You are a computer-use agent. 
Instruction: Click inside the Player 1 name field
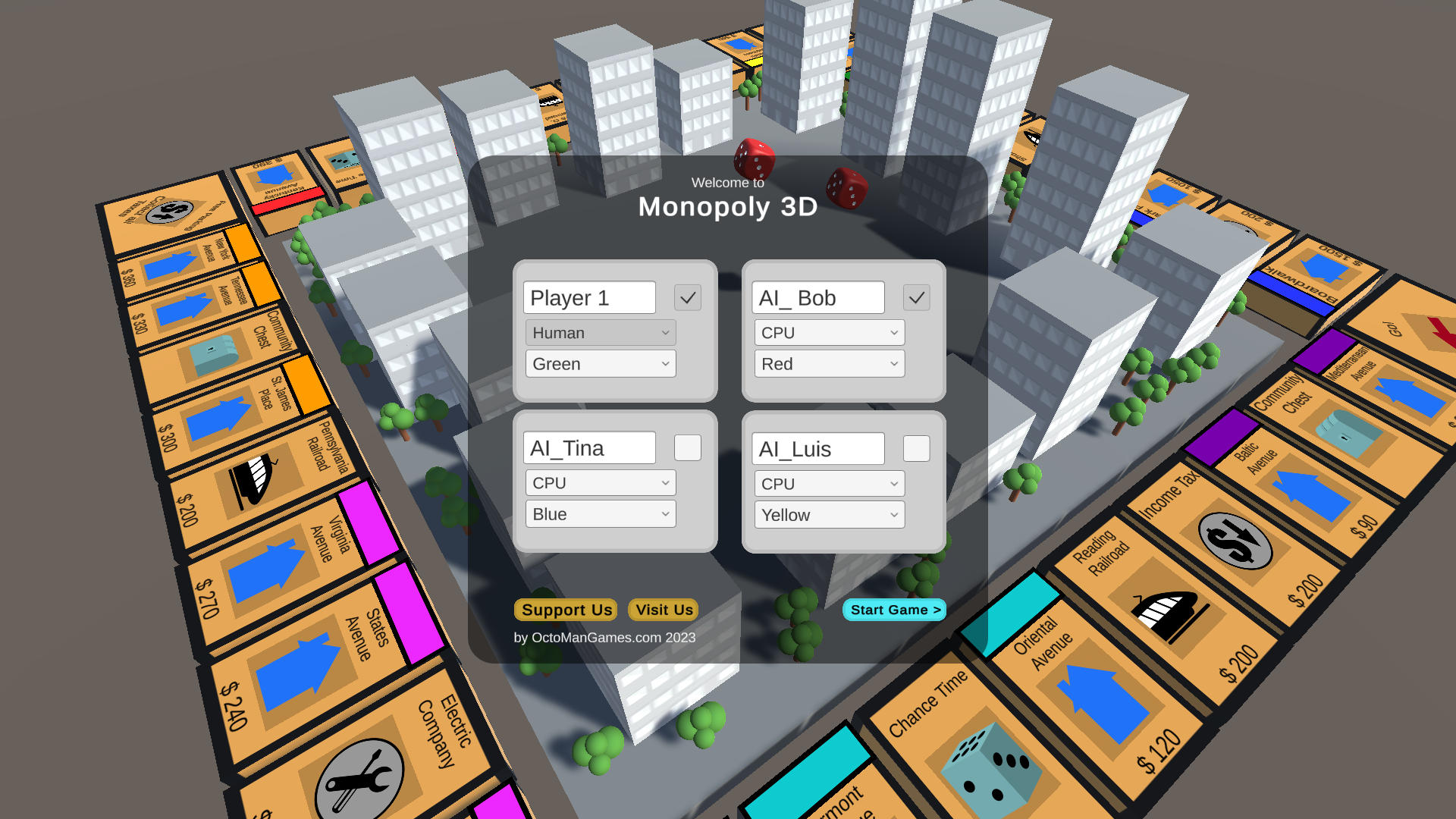(590, 297)
